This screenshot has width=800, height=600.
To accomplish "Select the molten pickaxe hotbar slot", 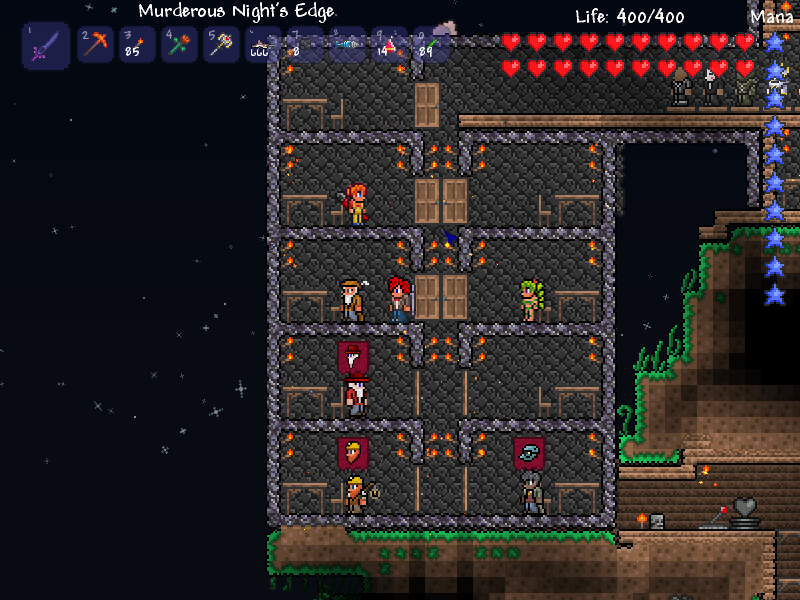I will tap(96, 44).
